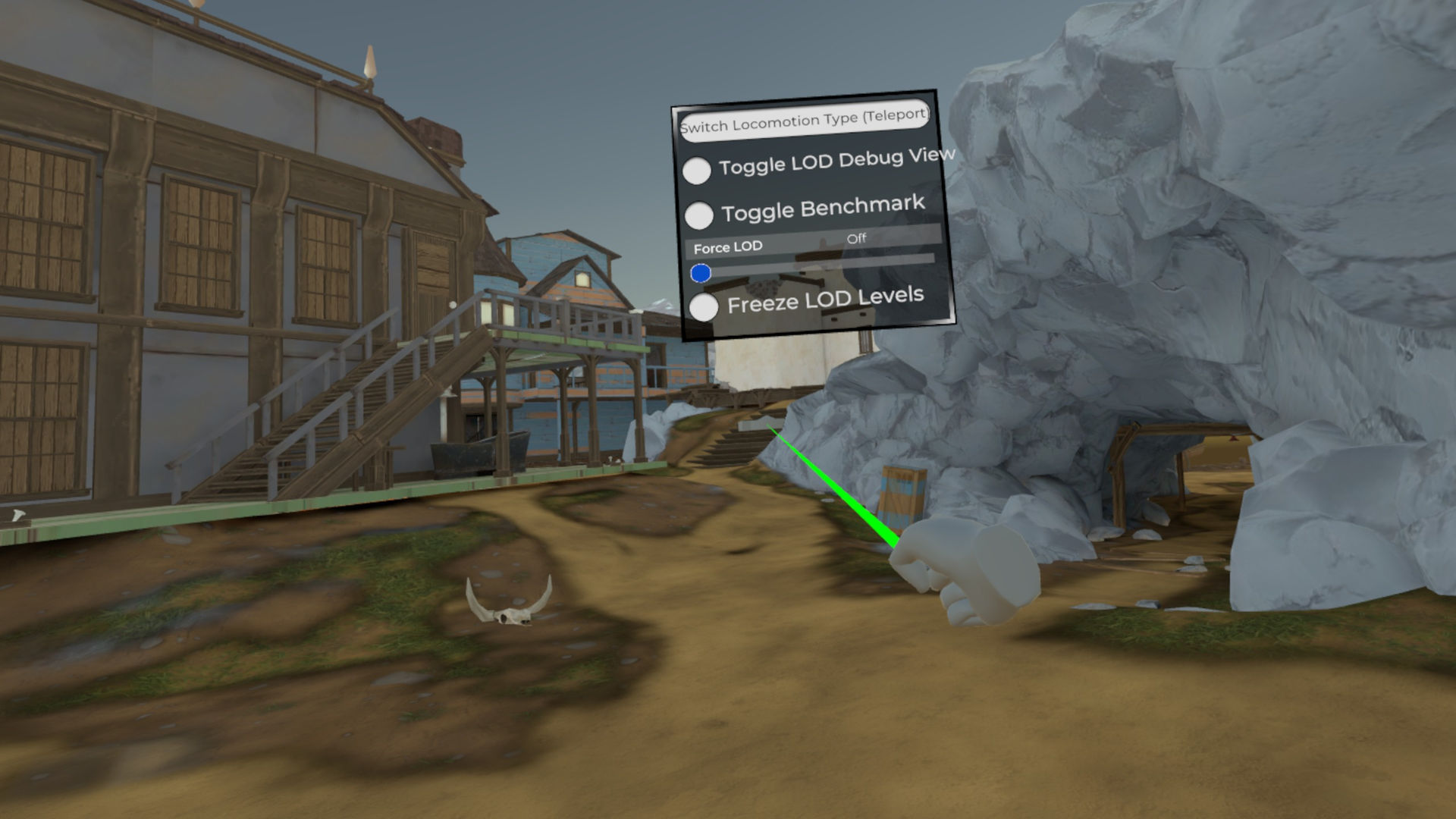Viewport: 1456px width, 819px height.
Task: Click the wooden crate near the rocks
Action: pos(903,493)
